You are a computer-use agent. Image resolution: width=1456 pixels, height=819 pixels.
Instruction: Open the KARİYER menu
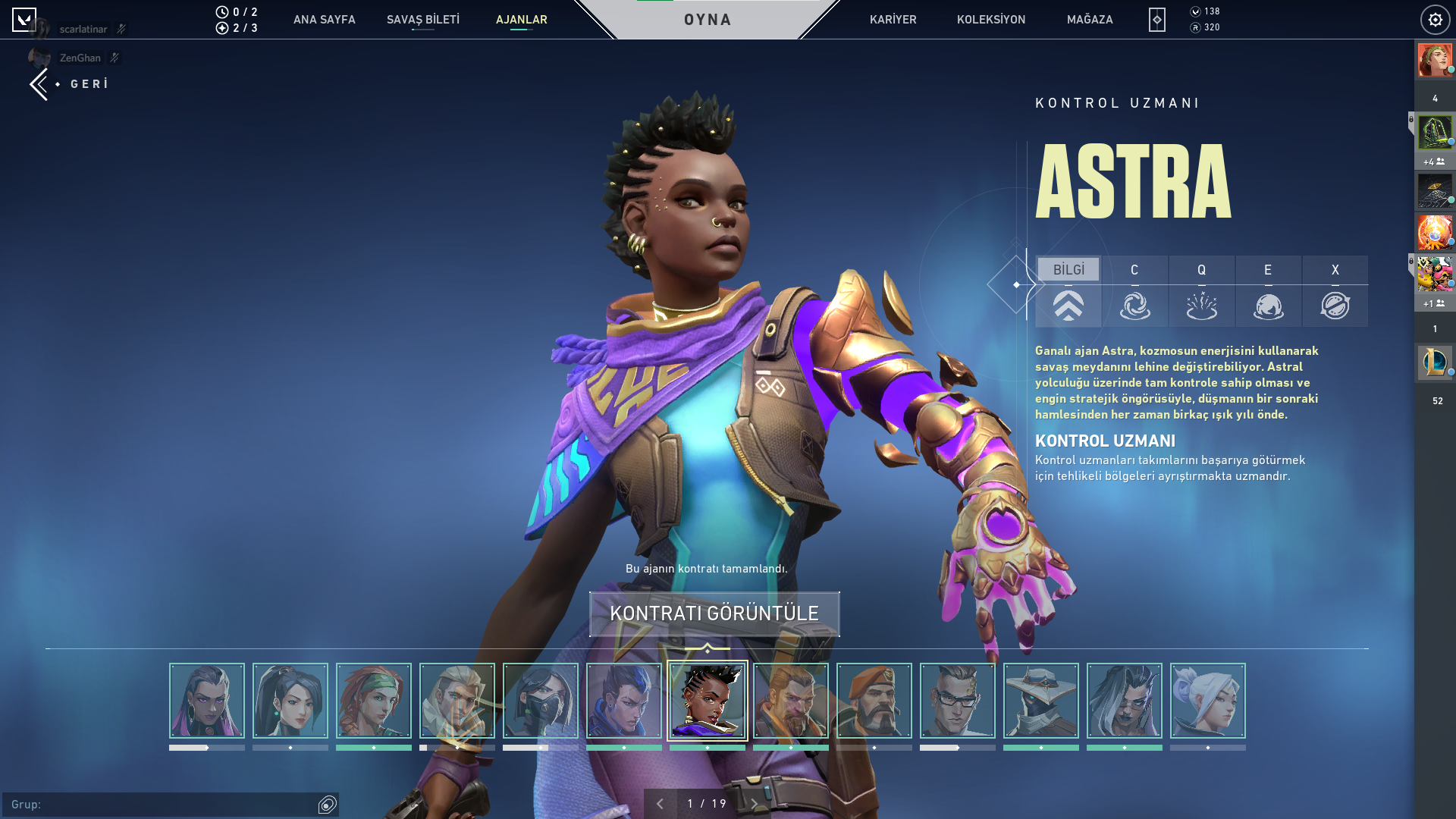coord(893,20)
